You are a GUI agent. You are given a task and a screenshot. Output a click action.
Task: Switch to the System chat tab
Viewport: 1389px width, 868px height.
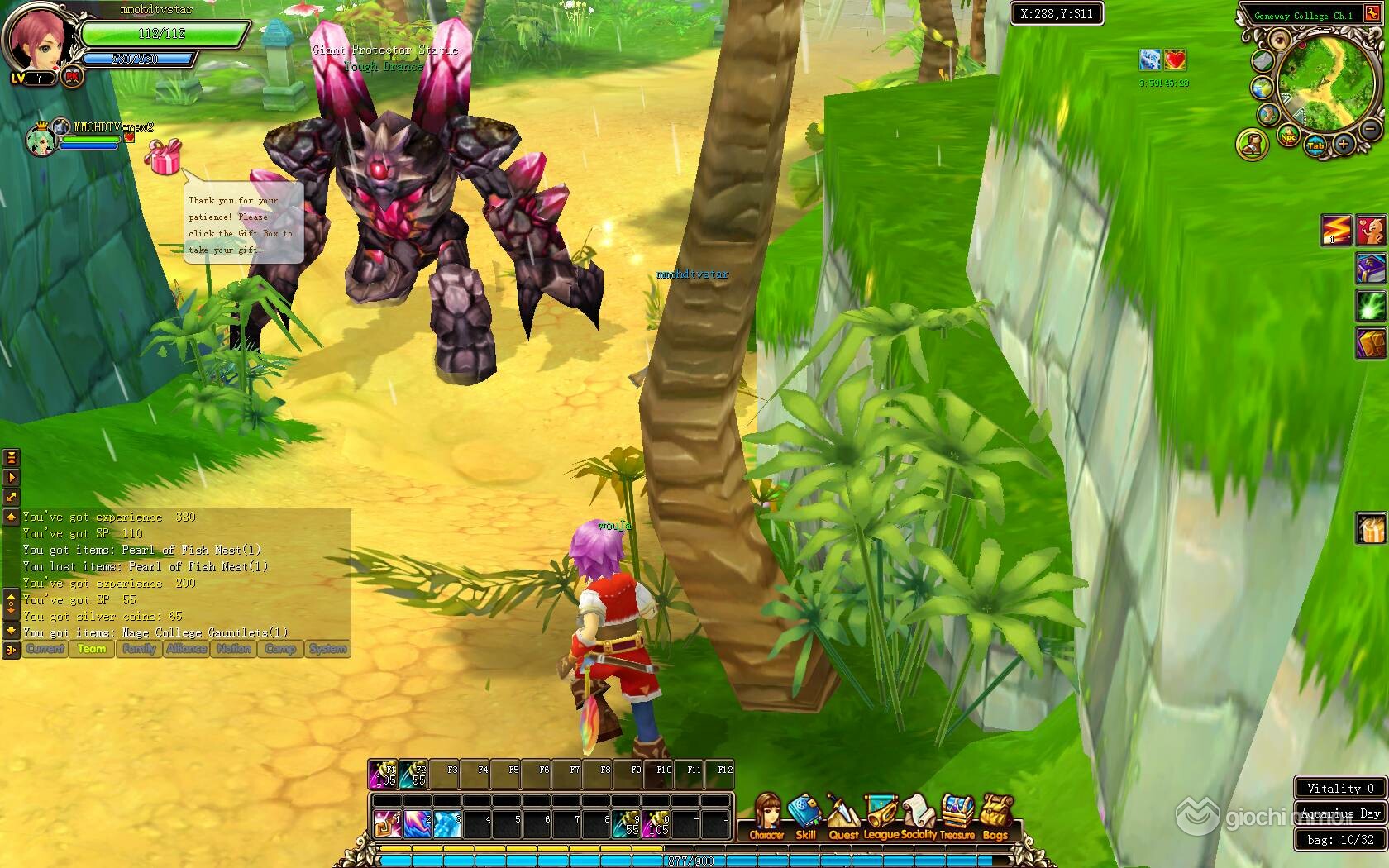(x=328, y=649)
